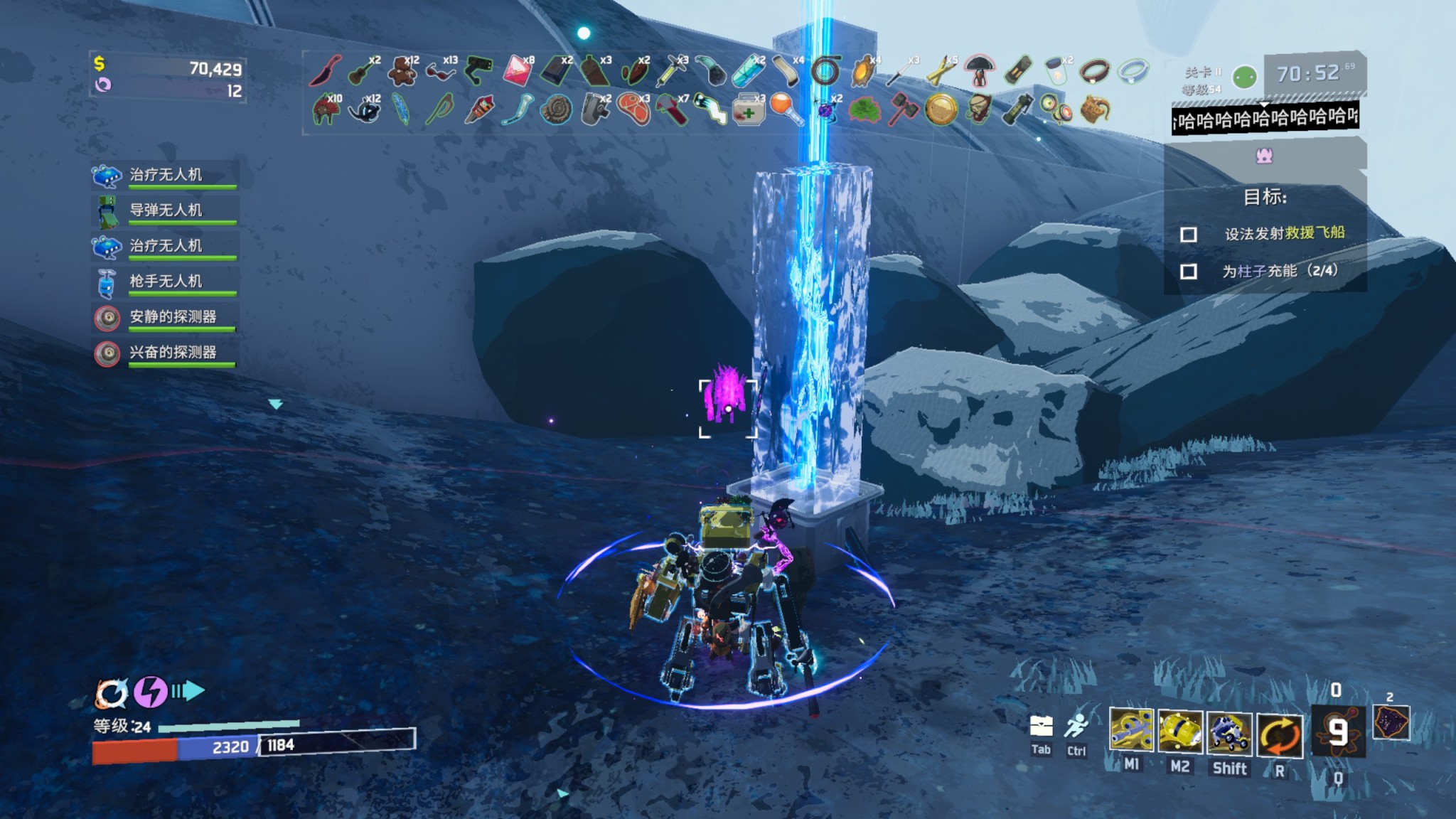Use the voodoo doll equipment slot
The width and height of the screenshot is (1456, 819).
(1337, 731)
